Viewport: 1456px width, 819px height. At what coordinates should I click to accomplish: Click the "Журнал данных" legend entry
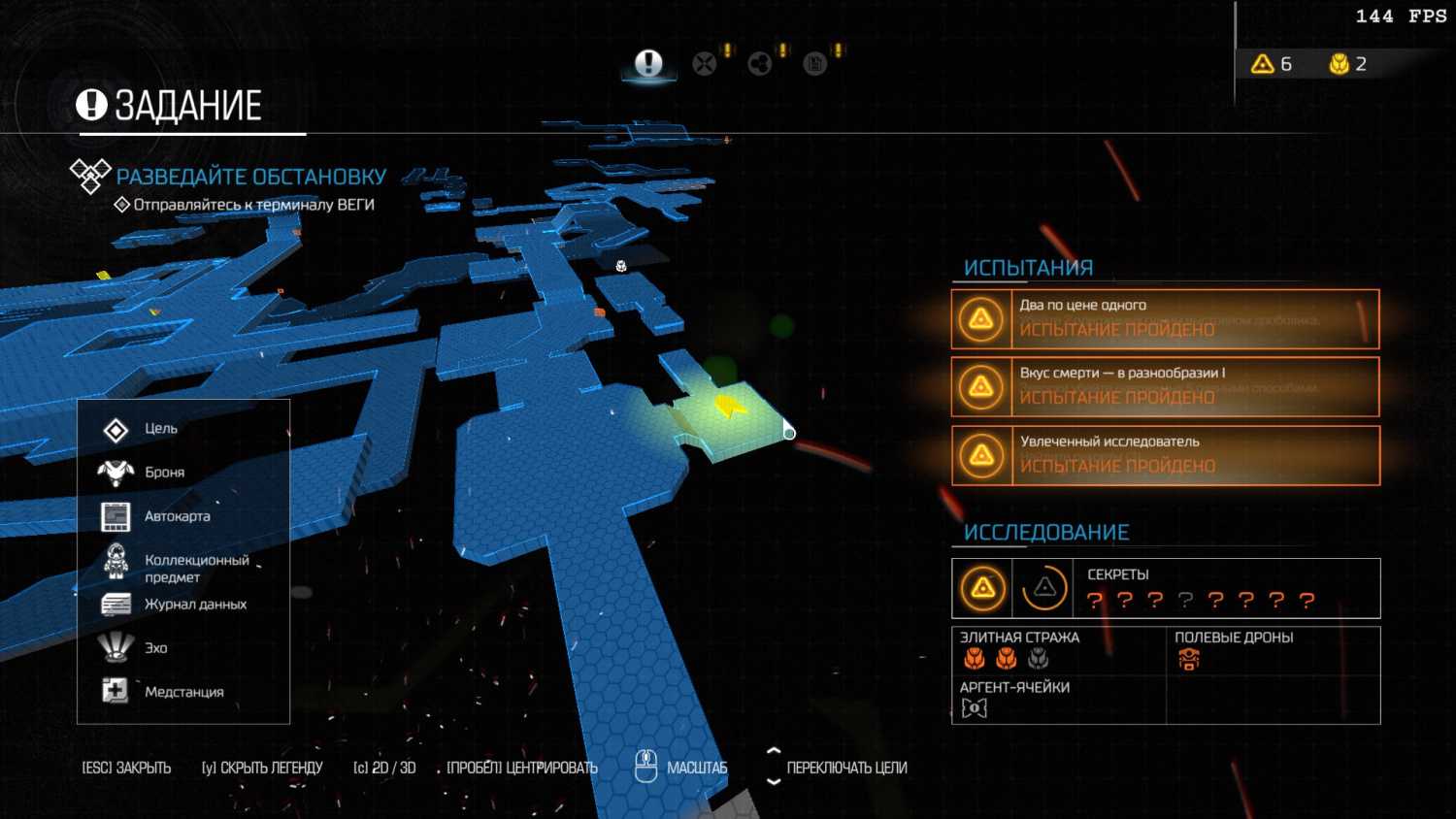pyautogui.click(x=194, y=605)
